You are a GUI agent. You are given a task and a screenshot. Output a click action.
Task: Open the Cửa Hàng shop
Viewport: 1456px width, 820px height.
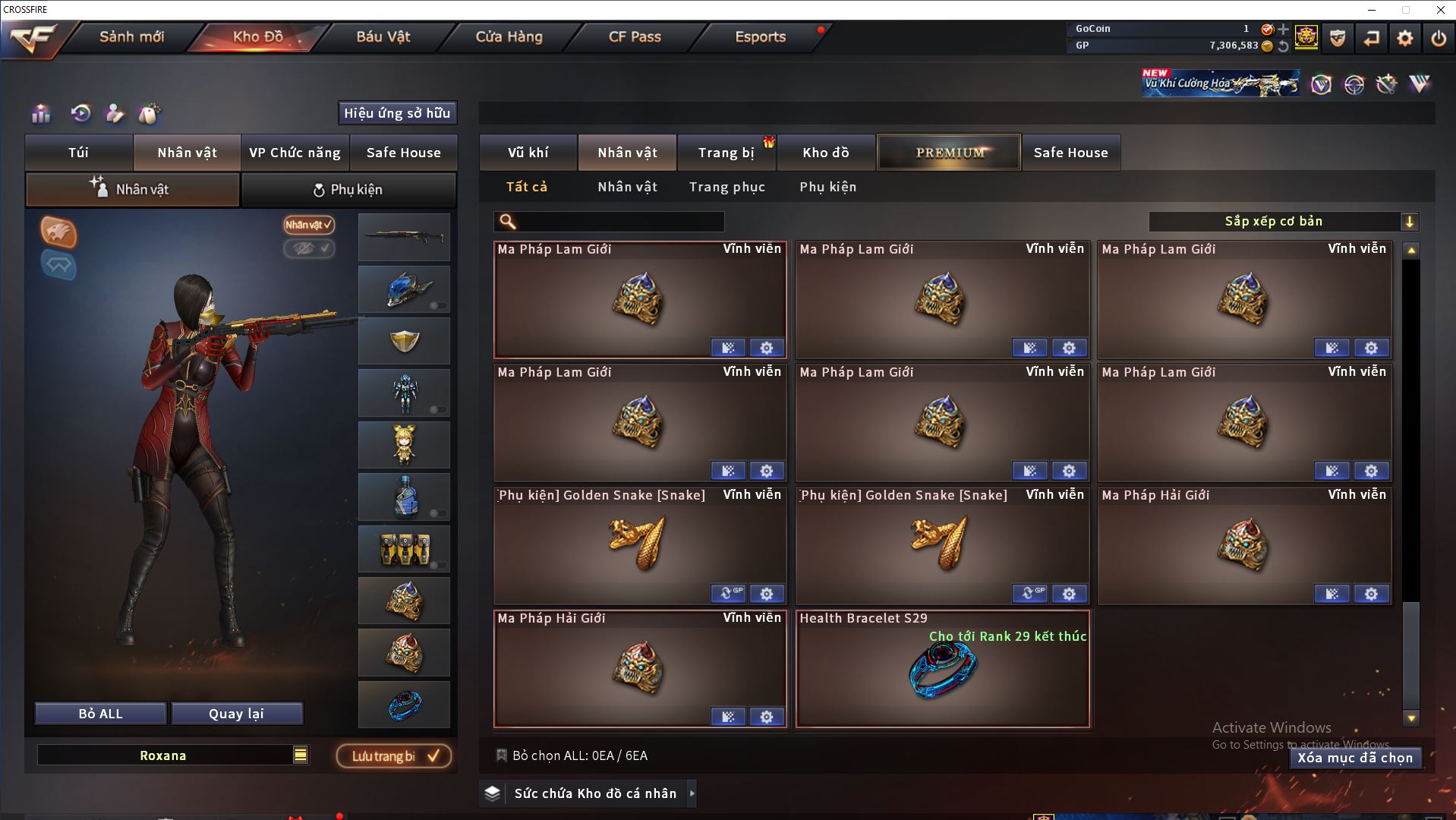tap(509, 36)
